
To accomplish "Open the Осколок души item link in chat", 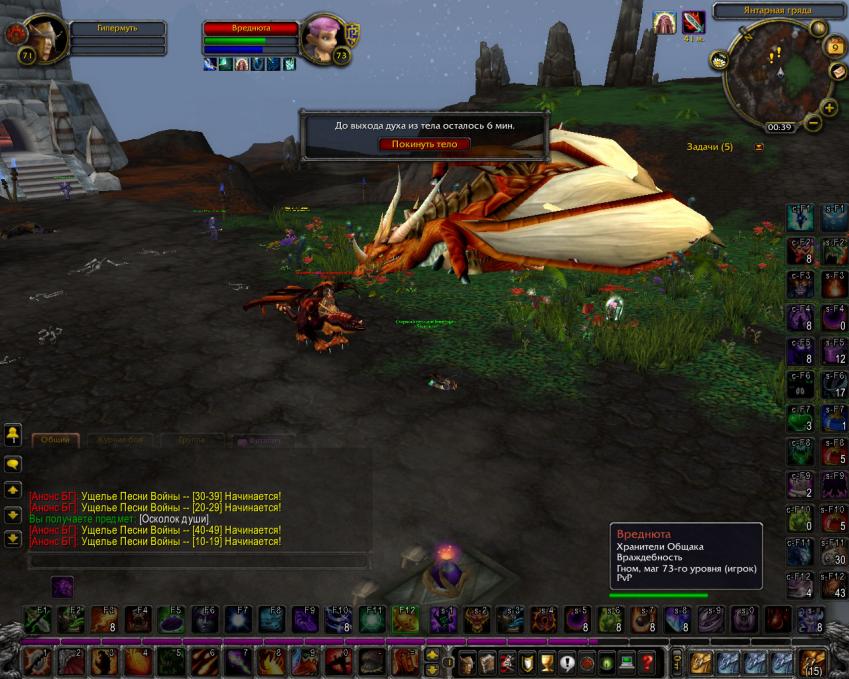I will click(x=174, y=519).
